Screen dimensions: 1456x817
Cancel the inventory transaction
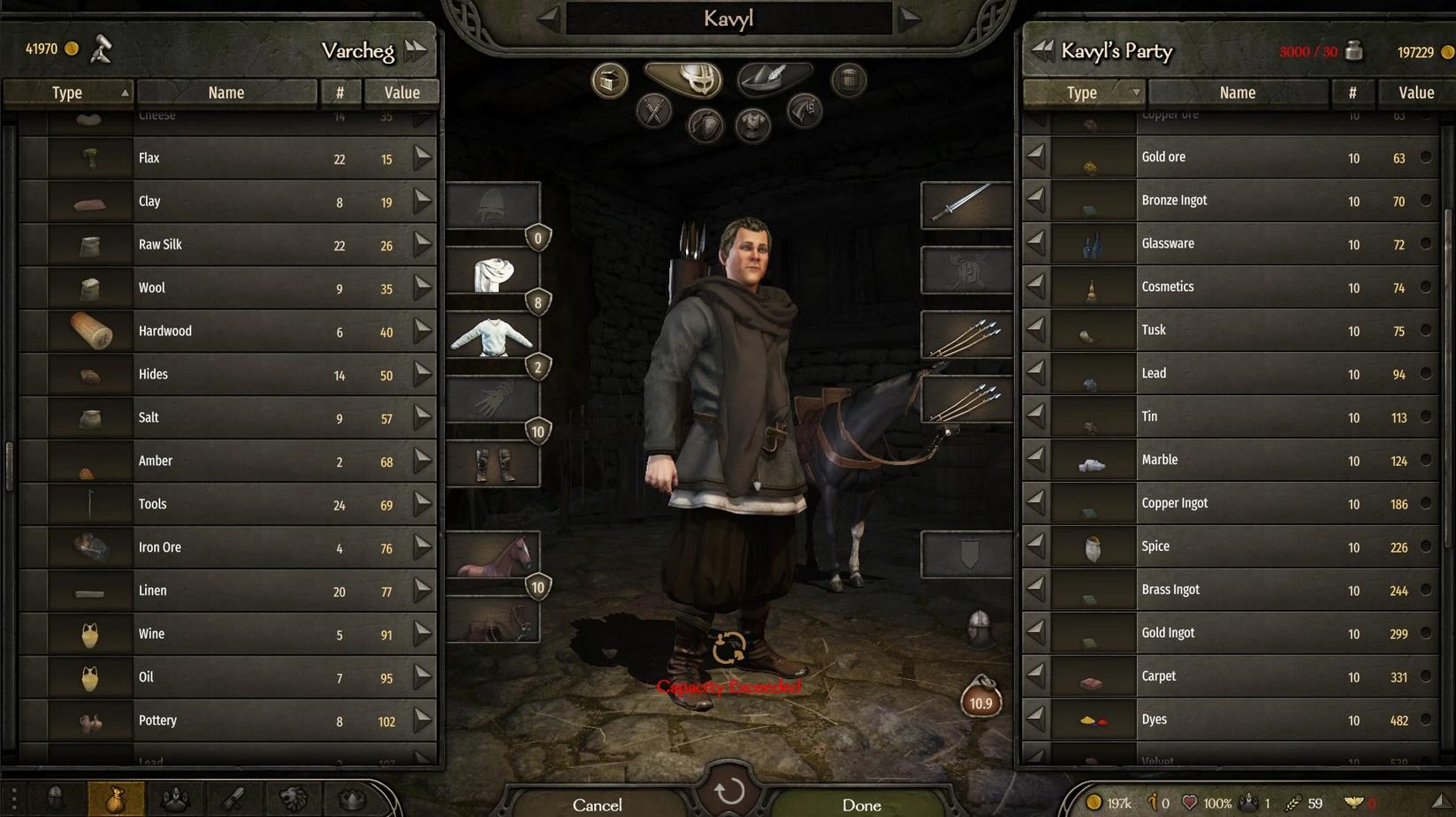[598, 804]
